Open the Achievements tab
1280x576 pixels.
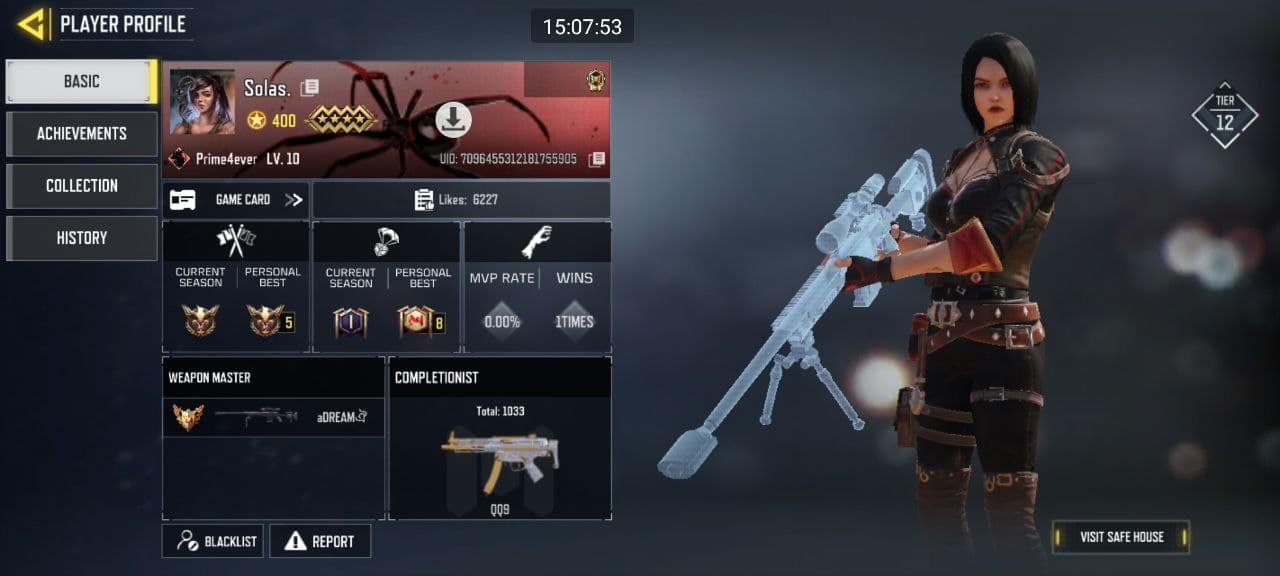(x=81, y=134)
